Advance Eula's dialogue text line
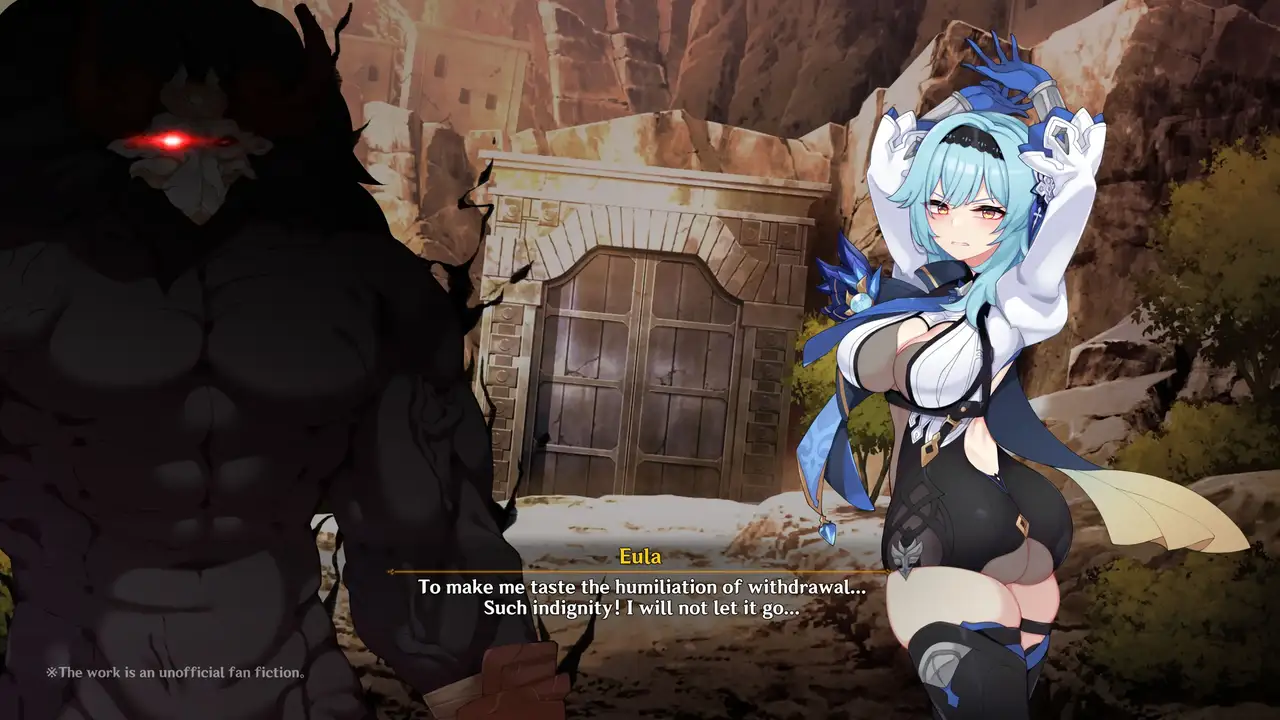The height and width of the screenshot is (720, 1280). [x=640, y=597]
